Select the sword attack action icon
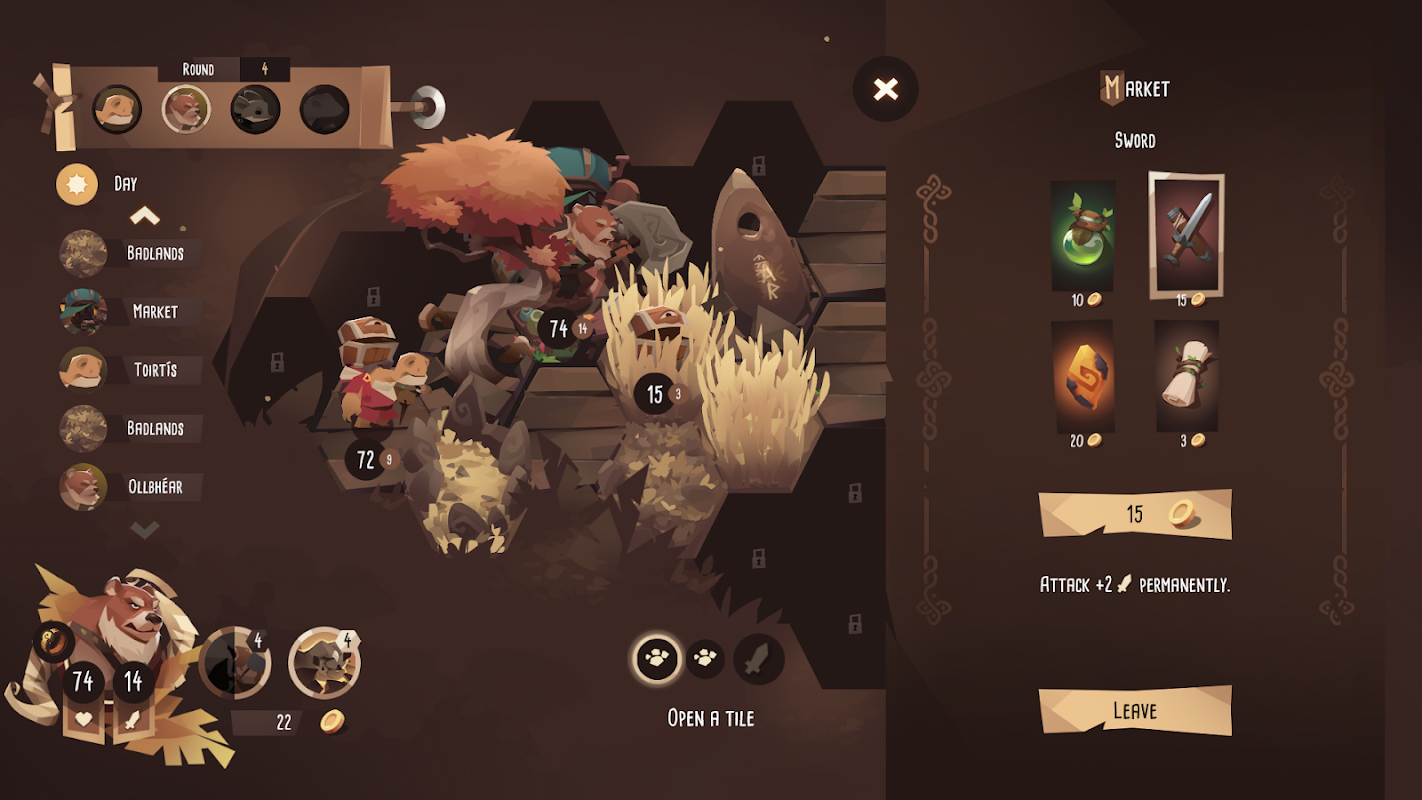The image size is (1422, 800). tap(759, 659)
